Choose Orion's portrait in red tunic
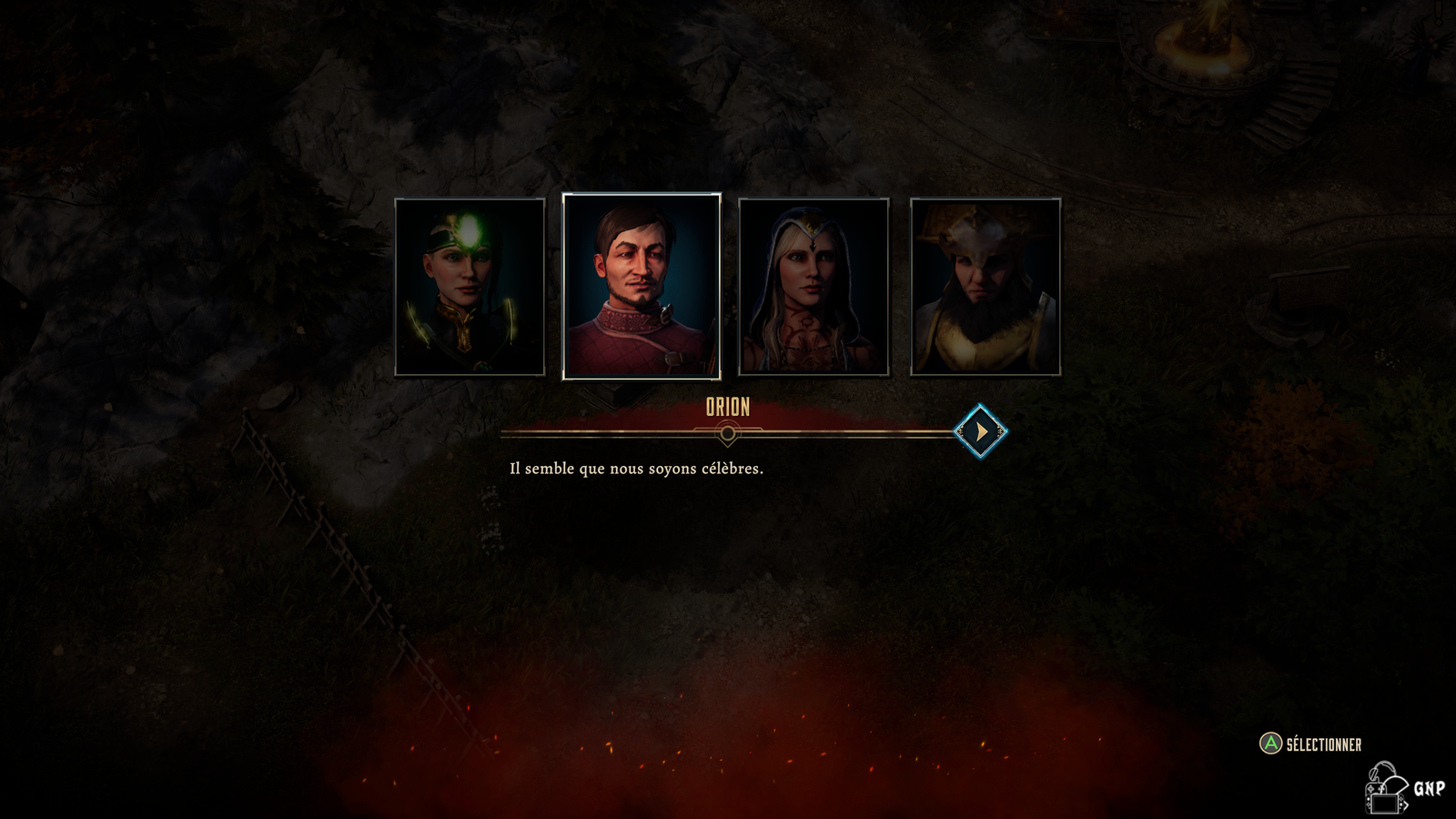The image size is (1456, 819). pyautogui.click(x=642, y=287)
